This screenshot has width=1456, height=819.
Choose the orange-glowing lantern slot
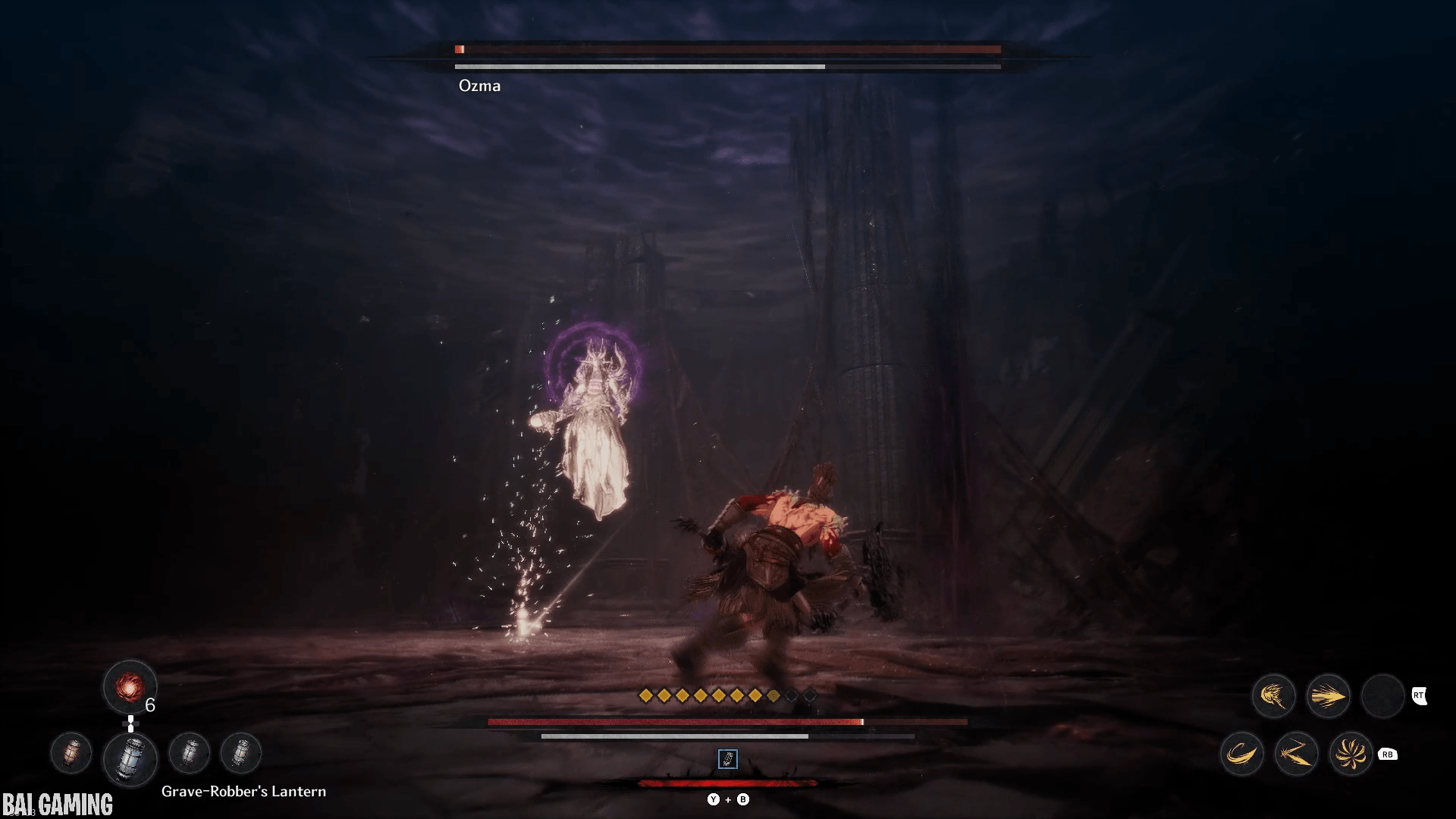[x=71, y=753]
